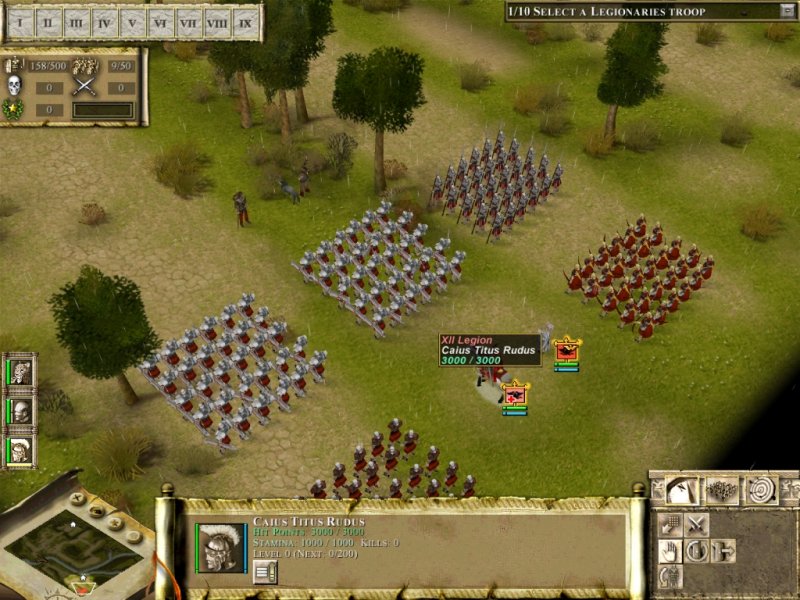Open the target bullseye tab
Image resolution: width=800 pixels, height=600 pixels.
tap(762, 489)
